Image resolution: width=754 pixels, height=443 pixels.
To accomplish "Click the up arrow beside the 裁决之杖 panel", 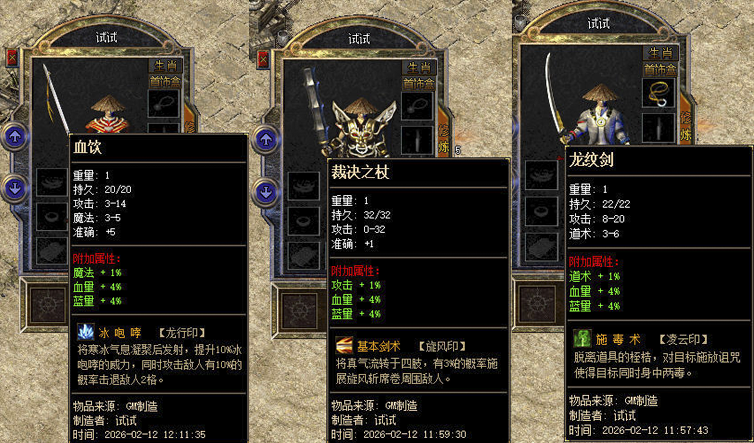I will [267, 137].
